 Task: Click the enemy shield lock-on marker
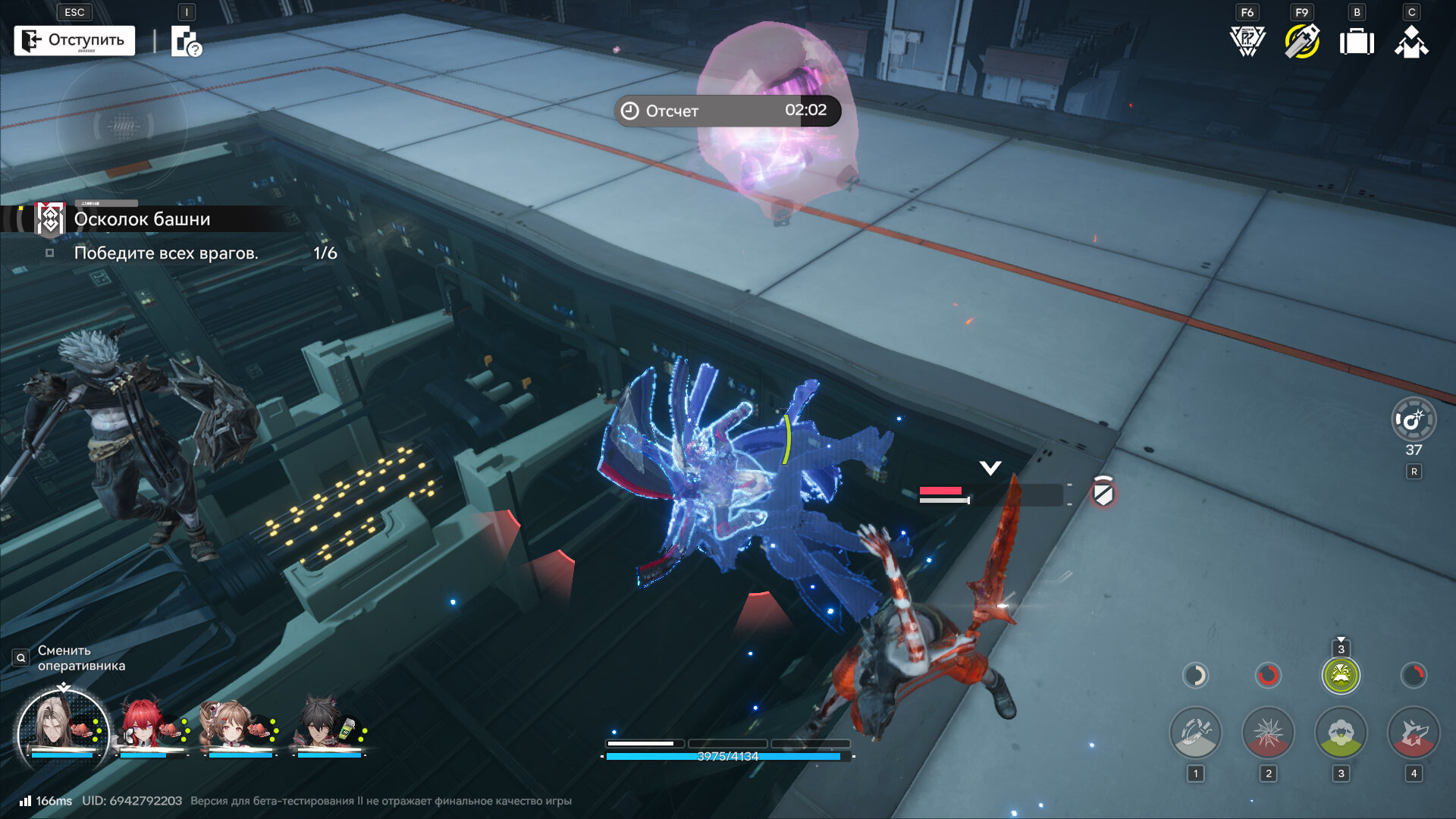[1103, 494]
